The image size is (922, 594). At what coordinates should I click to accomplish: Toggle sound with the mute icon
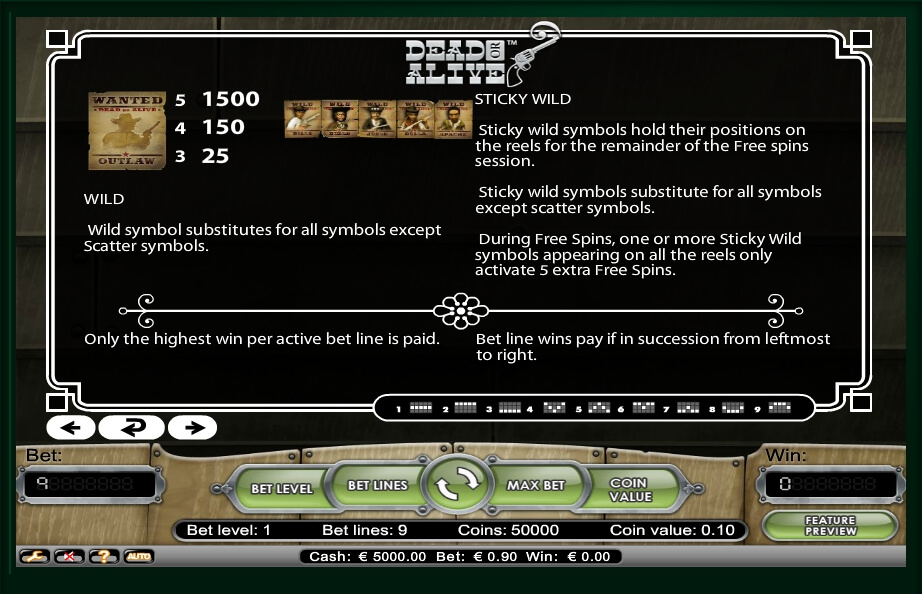(x=68, y=556)
